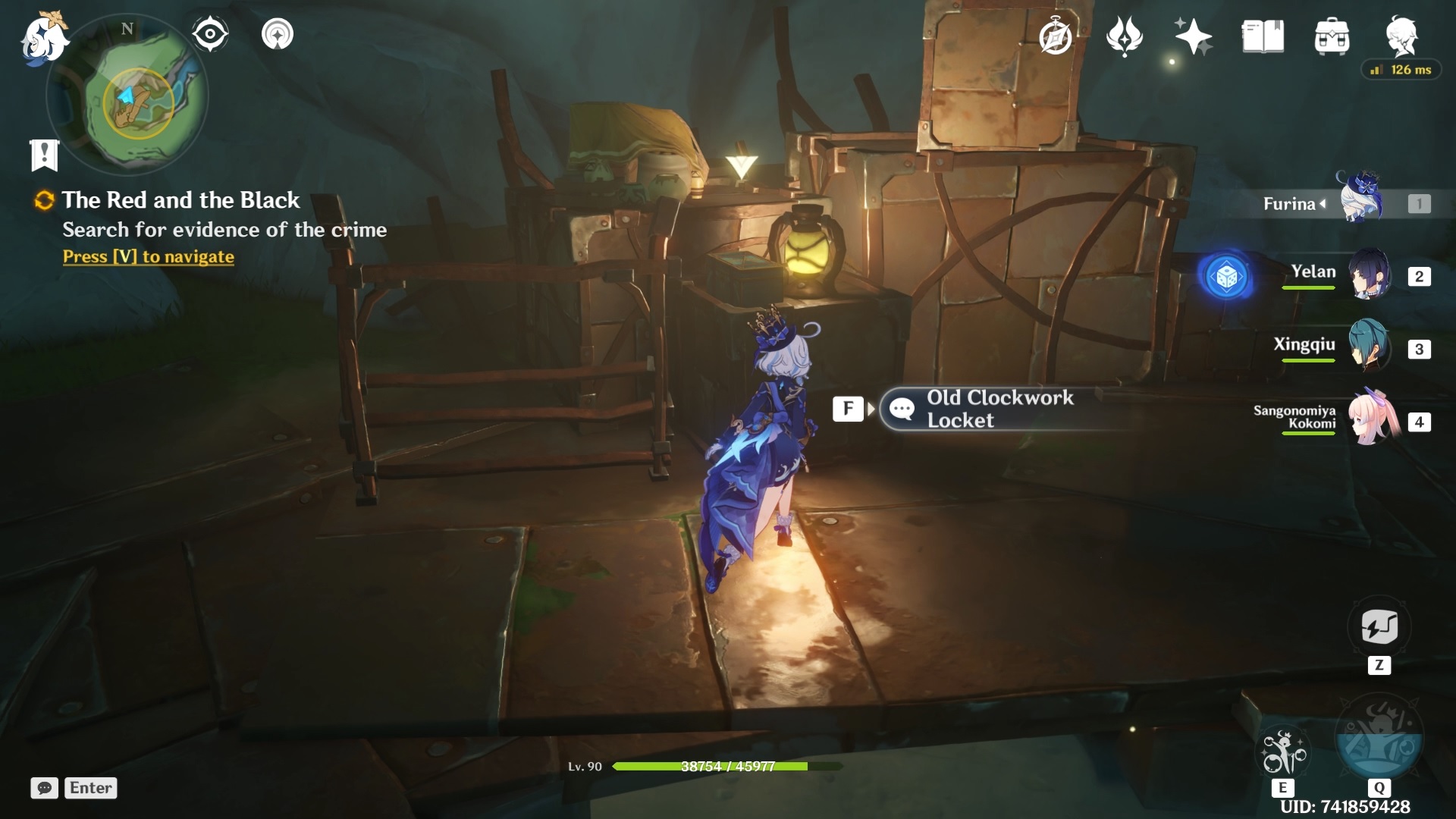1456x819 pixels.
Task: Open the character profile head icon
Action: 1401,35
